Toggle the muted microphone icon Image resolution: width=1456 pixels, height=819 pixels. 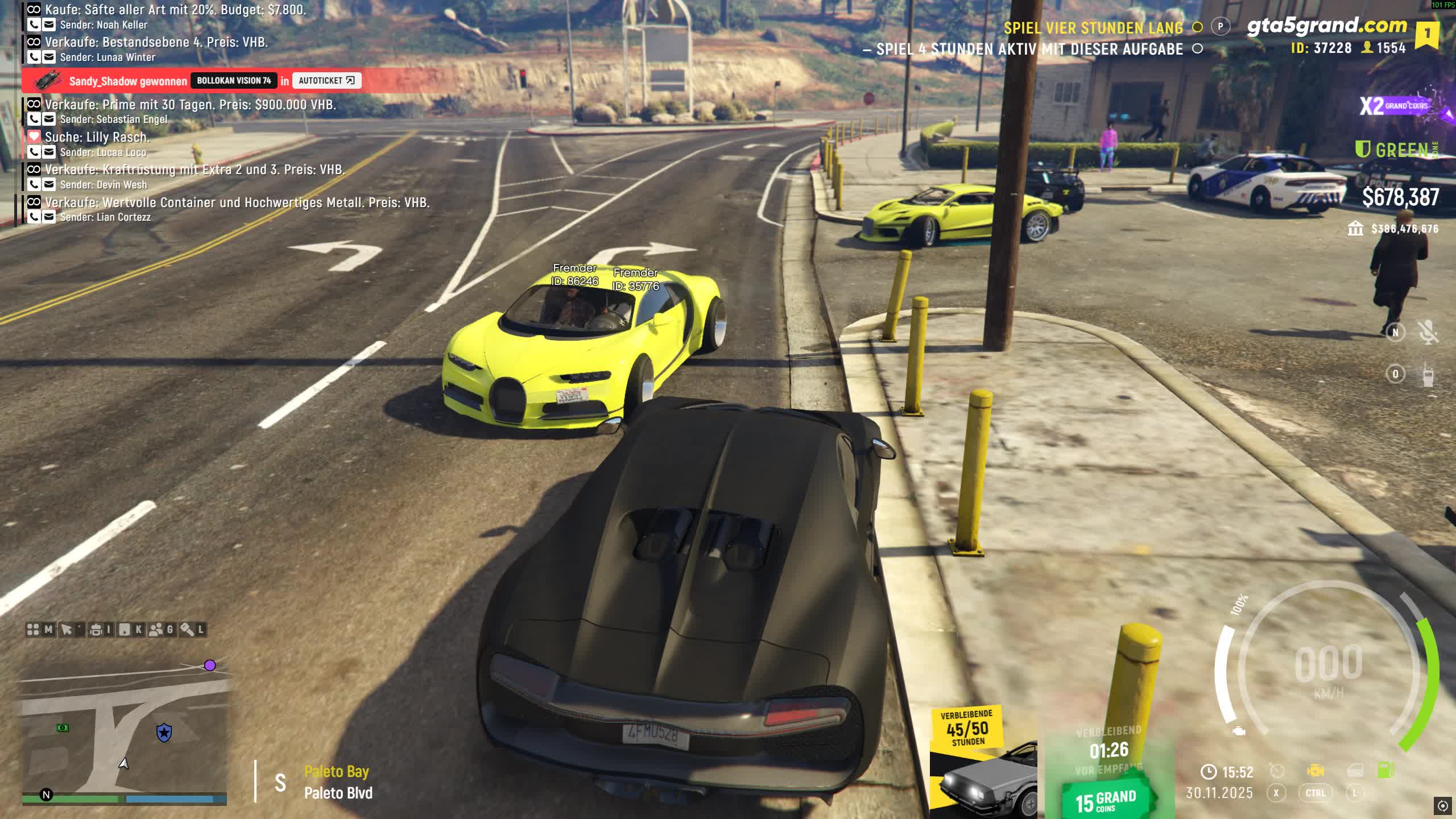[x=1428, y=332]
